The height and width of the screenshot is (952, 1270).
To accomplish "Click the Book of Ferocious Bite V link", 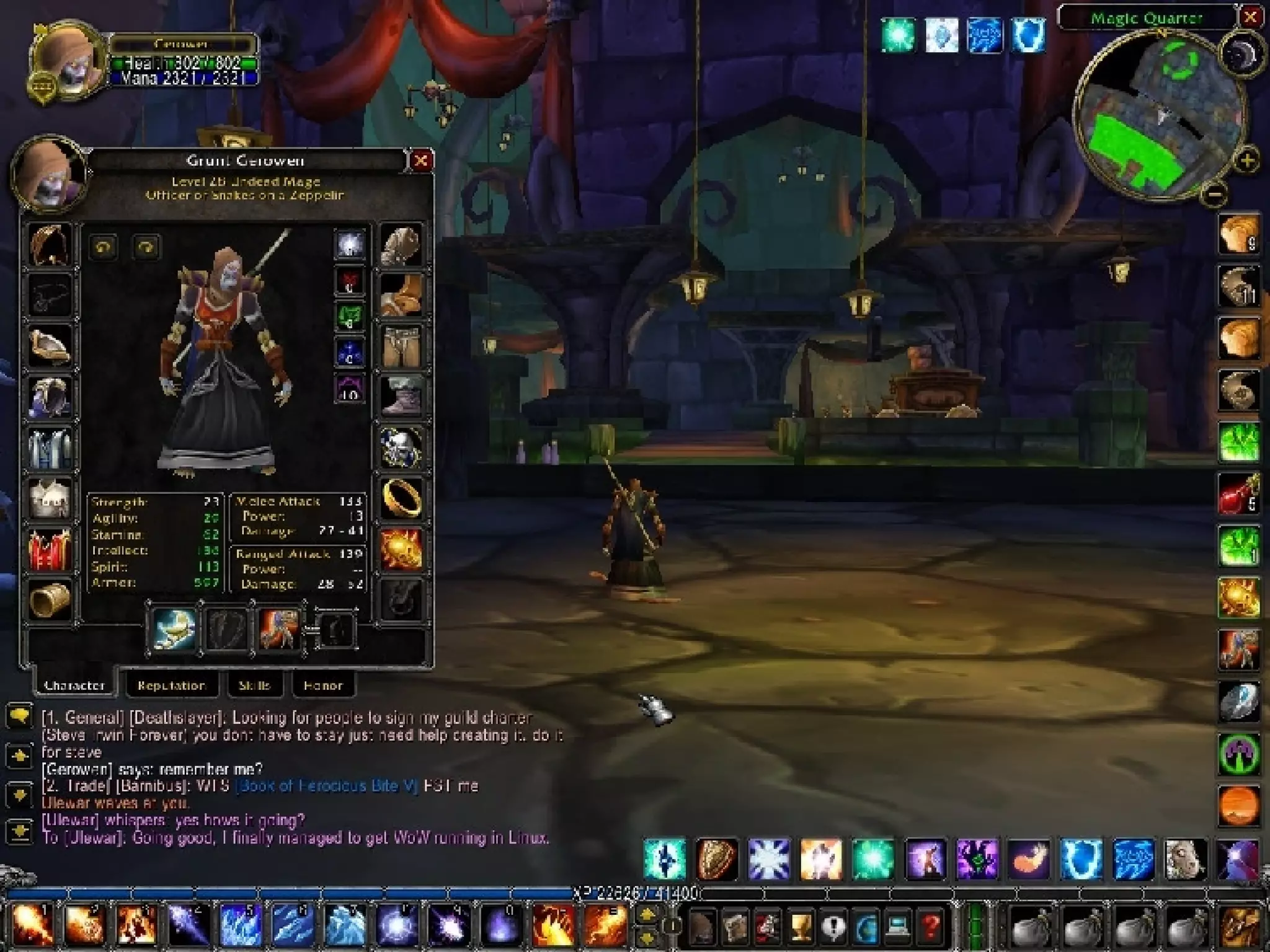I will point(328,786).
